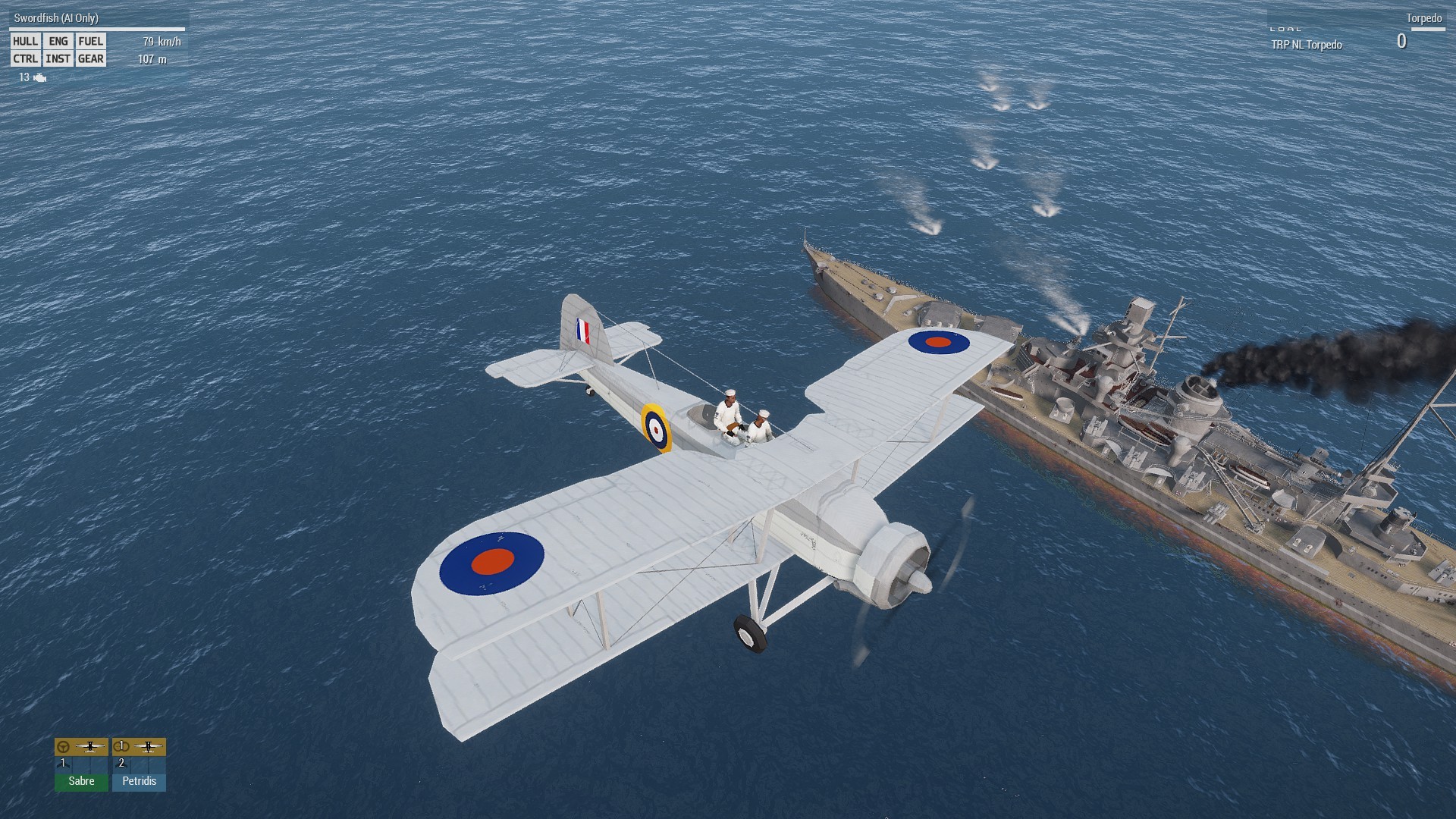Image resolution: width=1456 pixels, height=819 pixels.
Task: Click the CTRL status indicator
Action: pyautogui.click(x=25, y=59)
